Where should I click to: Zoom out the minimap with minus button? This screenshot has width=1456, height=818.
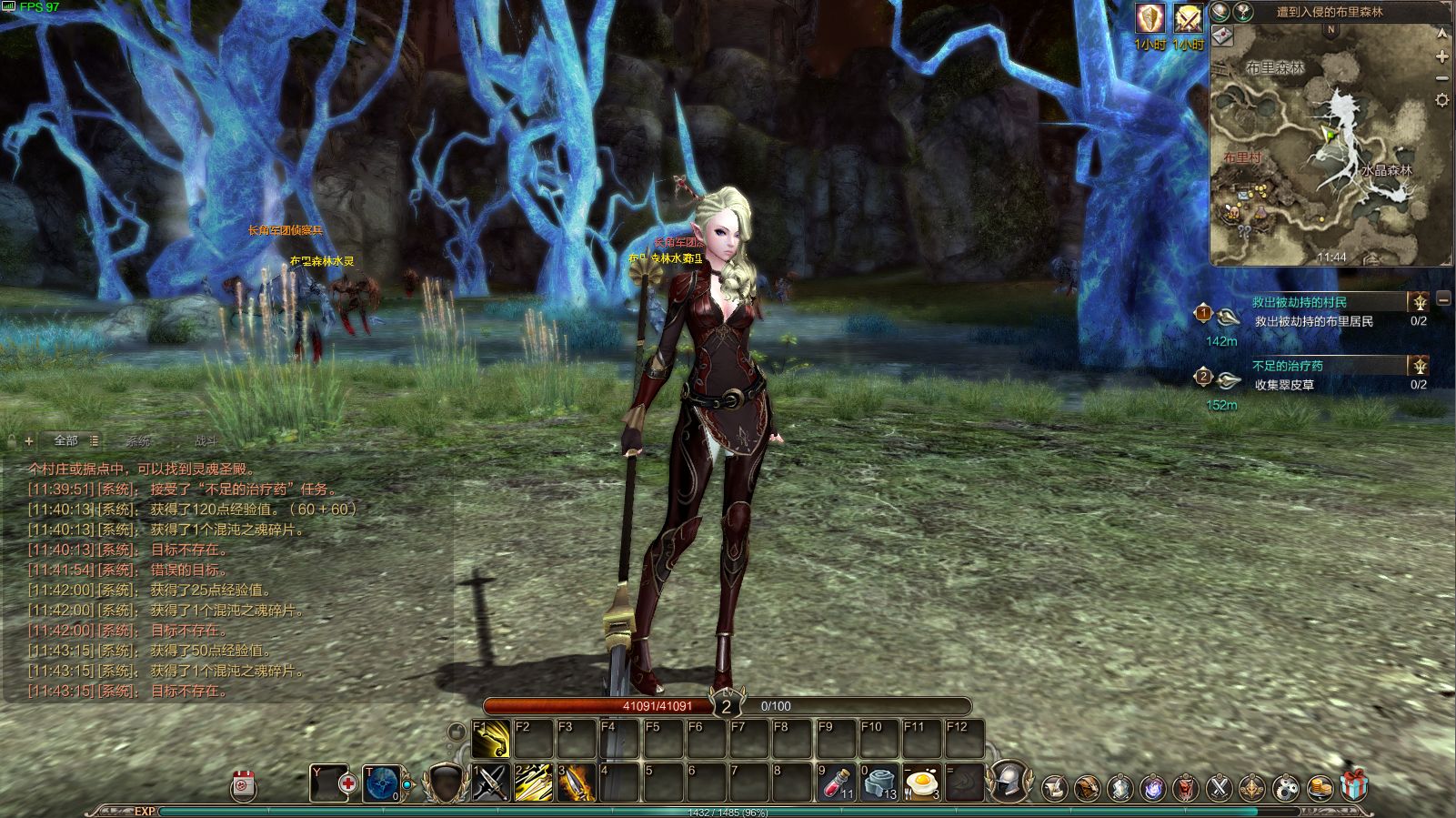point(1442,79)
